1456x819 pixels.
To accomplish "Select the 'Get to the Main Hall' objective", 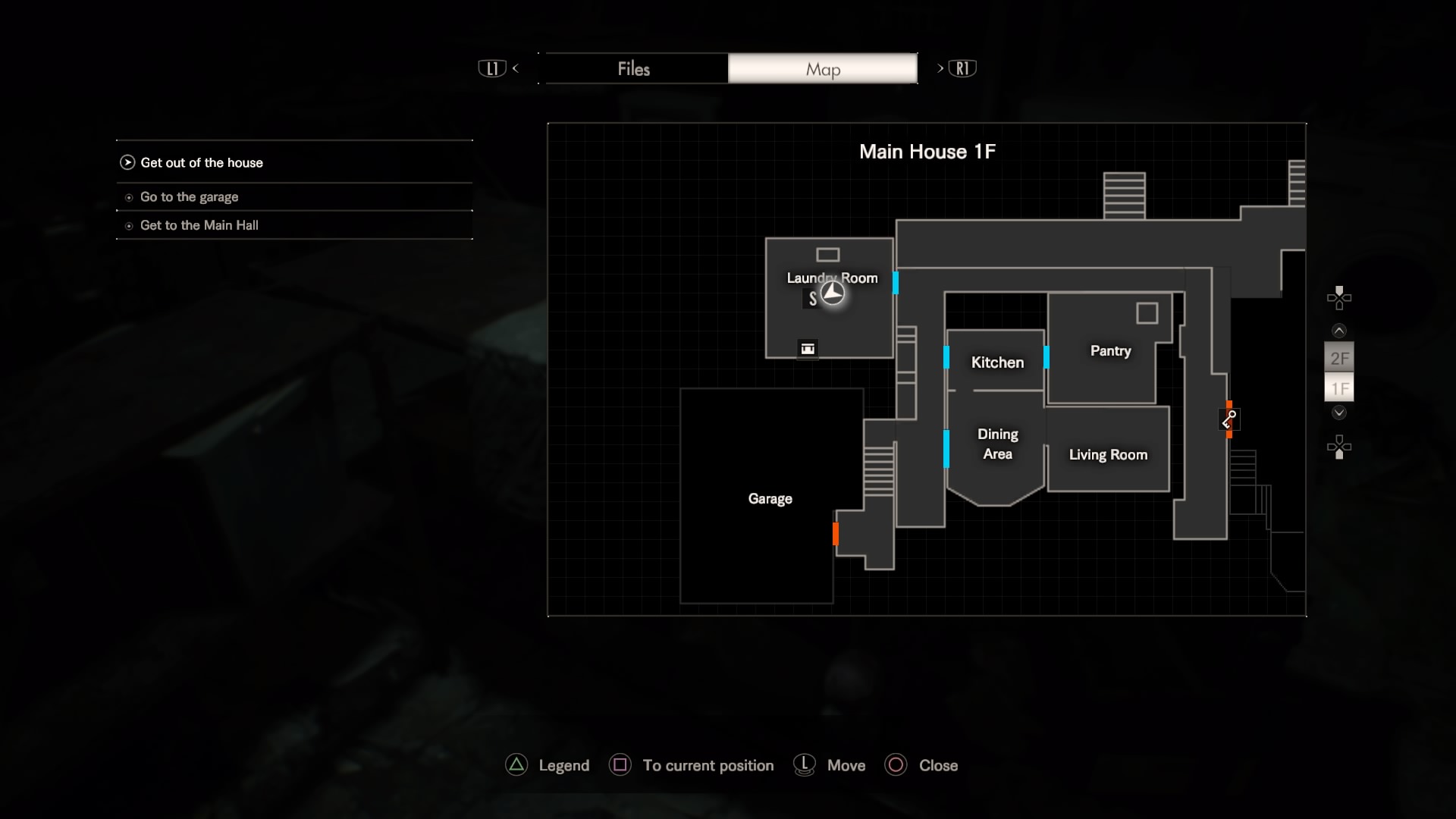I will (x=199, y=225).
